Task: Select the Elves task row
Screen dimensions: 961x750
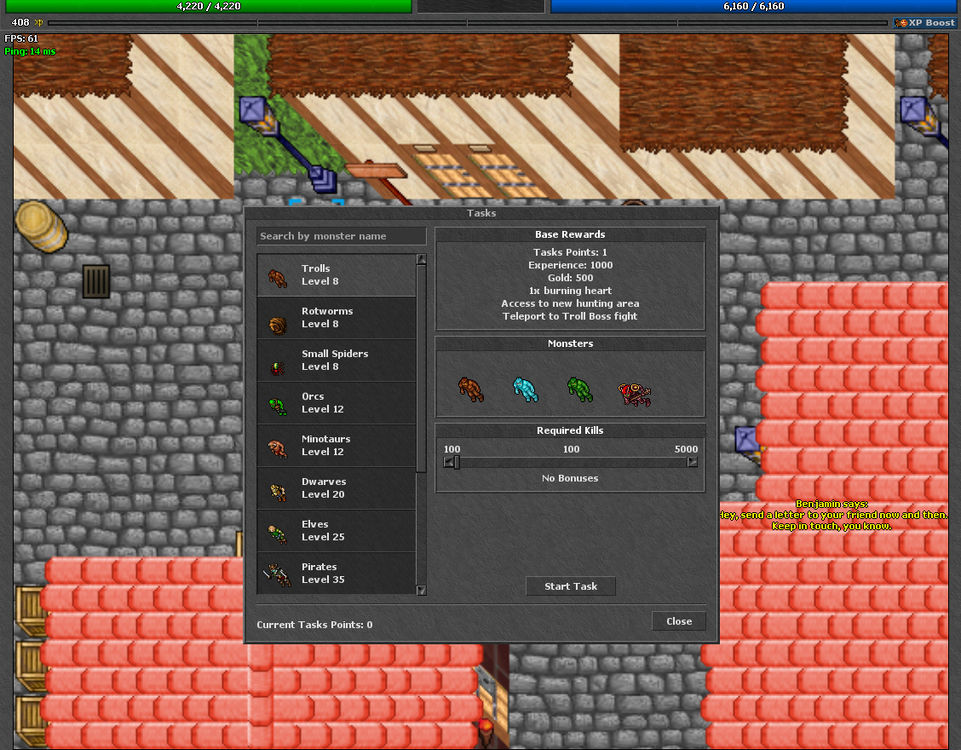Action: 336,530
